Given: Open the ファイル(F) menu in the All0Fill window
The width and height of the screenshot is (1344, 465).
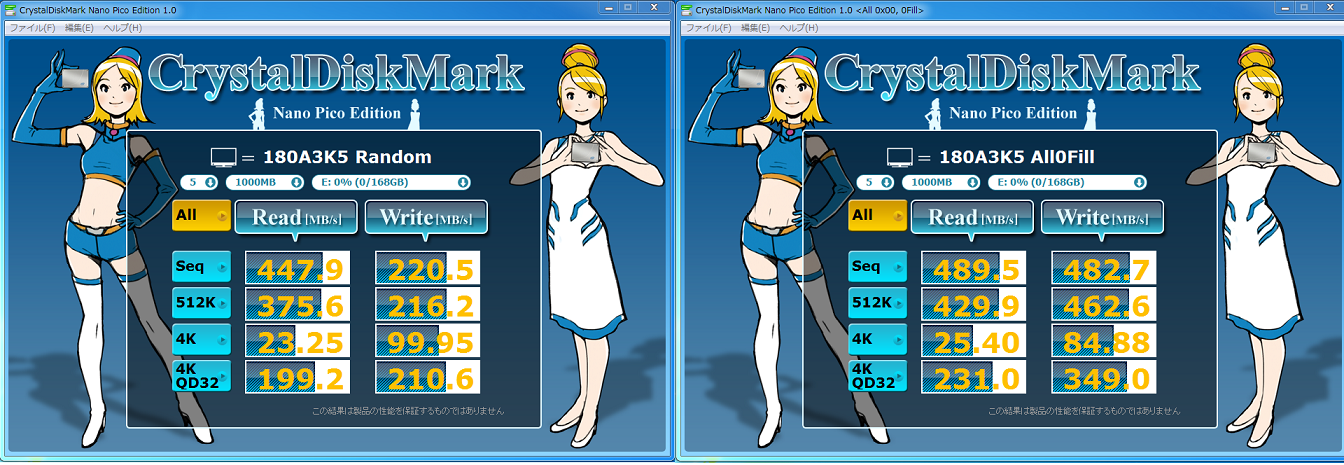Looking at the screenshot, I should (708, 28).
